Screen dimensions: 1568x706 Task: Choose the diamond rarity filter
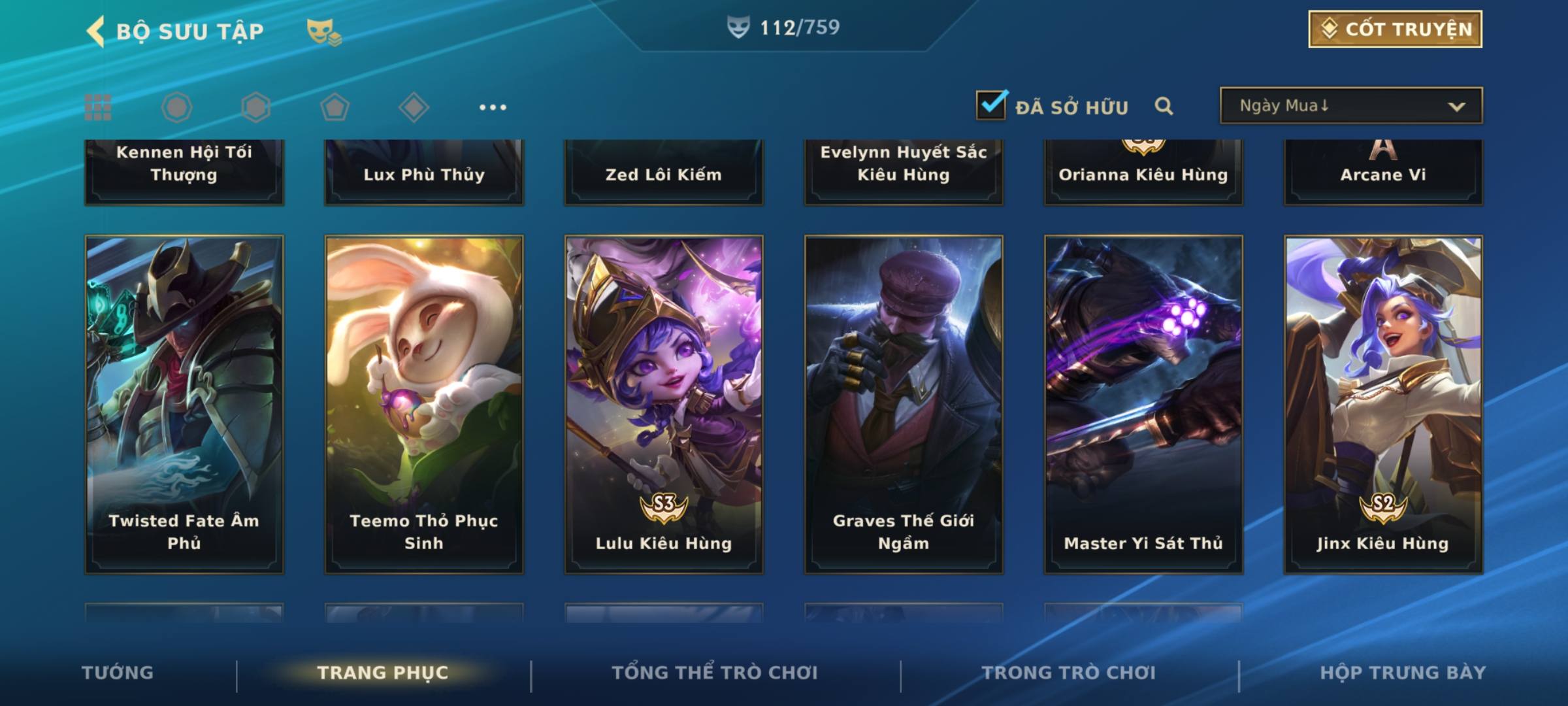[x=414, y=107]
